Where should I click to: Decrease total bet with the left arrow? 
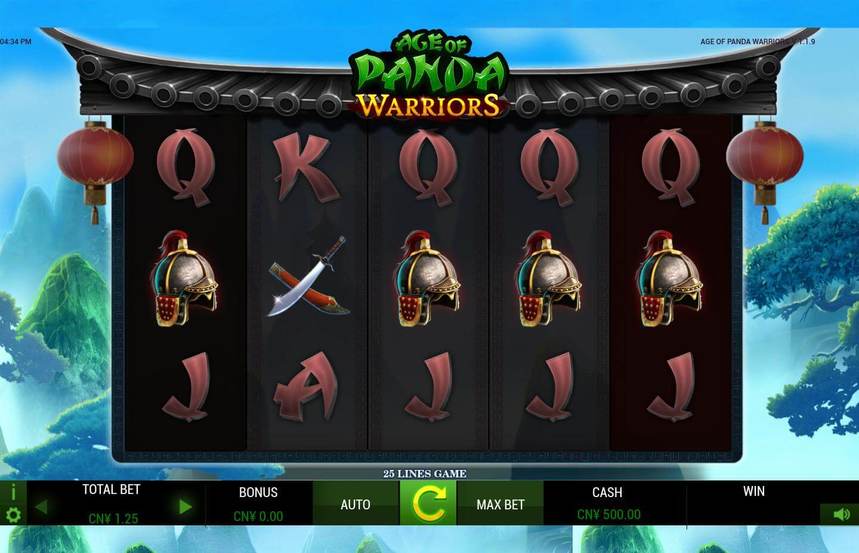pyautogui.click(x=41, y=507)
